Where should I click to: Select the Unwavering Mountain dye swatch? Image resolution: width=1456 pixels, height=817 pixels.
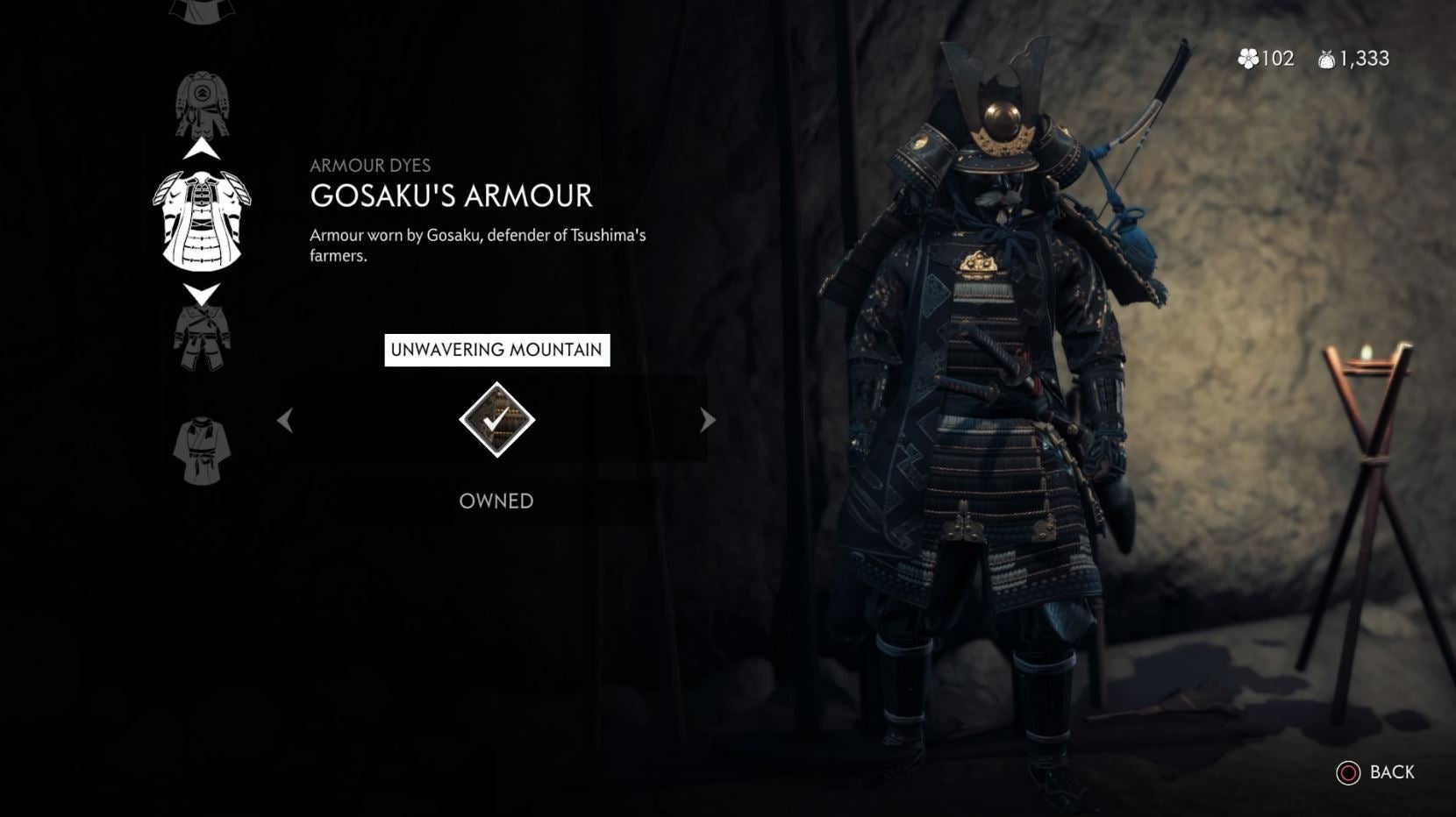496,419
